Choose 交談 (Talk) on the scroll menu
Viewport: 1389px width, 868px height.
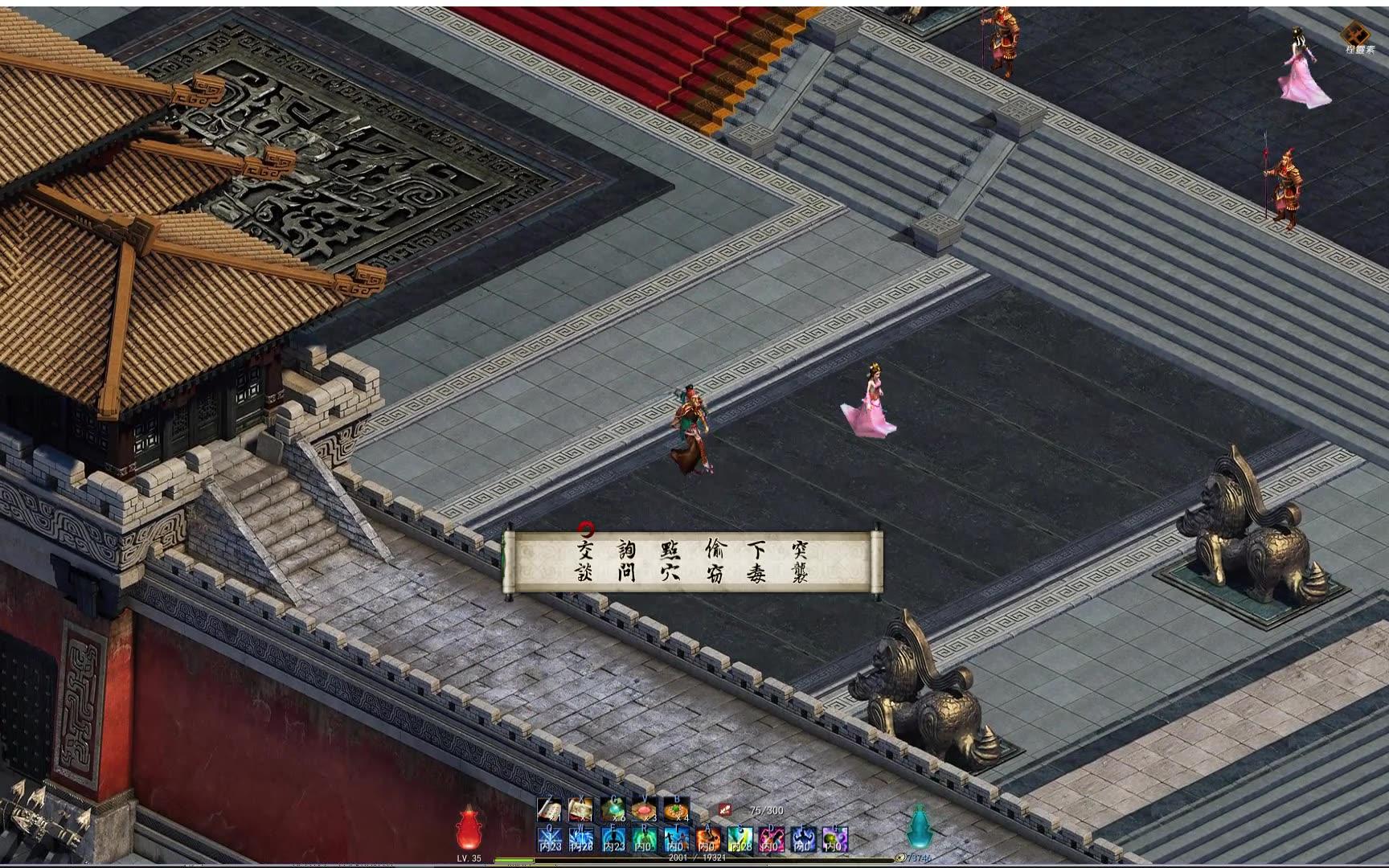[584, 561]
